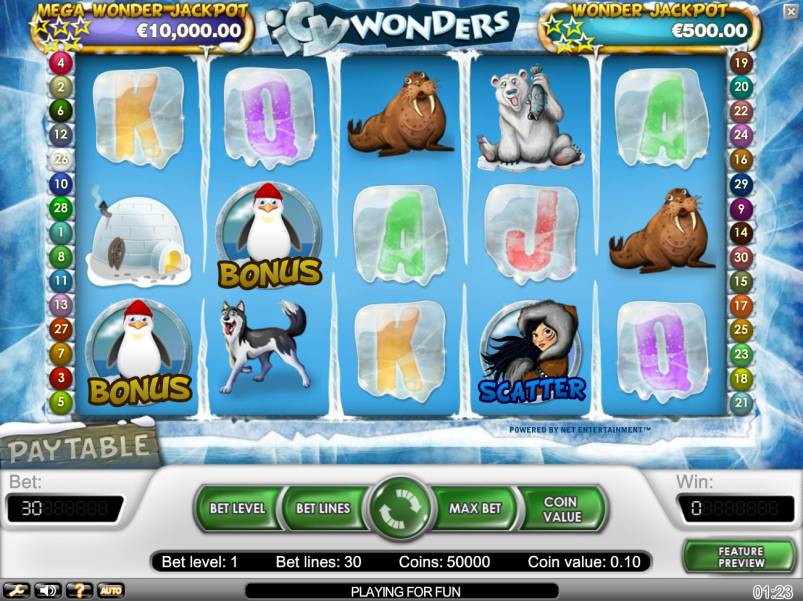Spin the reels with the round green button
803x601 pixels.
coord(400,509)
